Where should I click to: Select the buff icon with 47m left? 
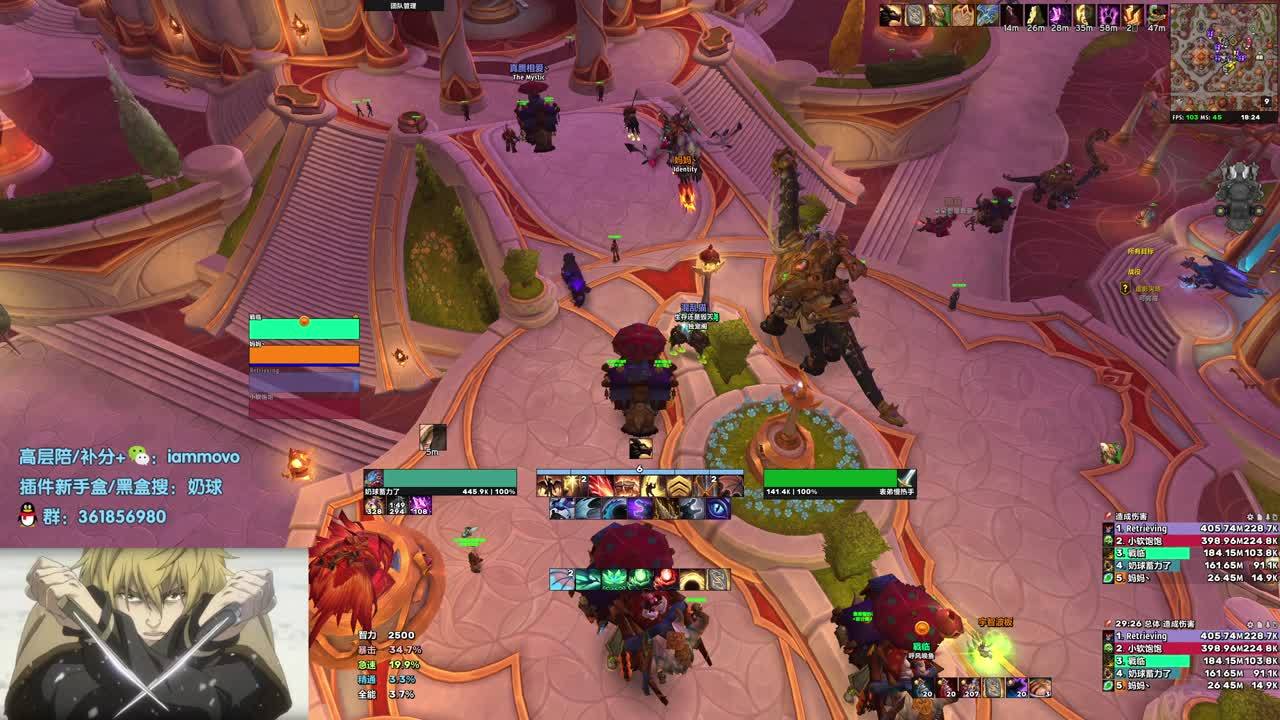pyautogui.click(x=1157, y=15)
